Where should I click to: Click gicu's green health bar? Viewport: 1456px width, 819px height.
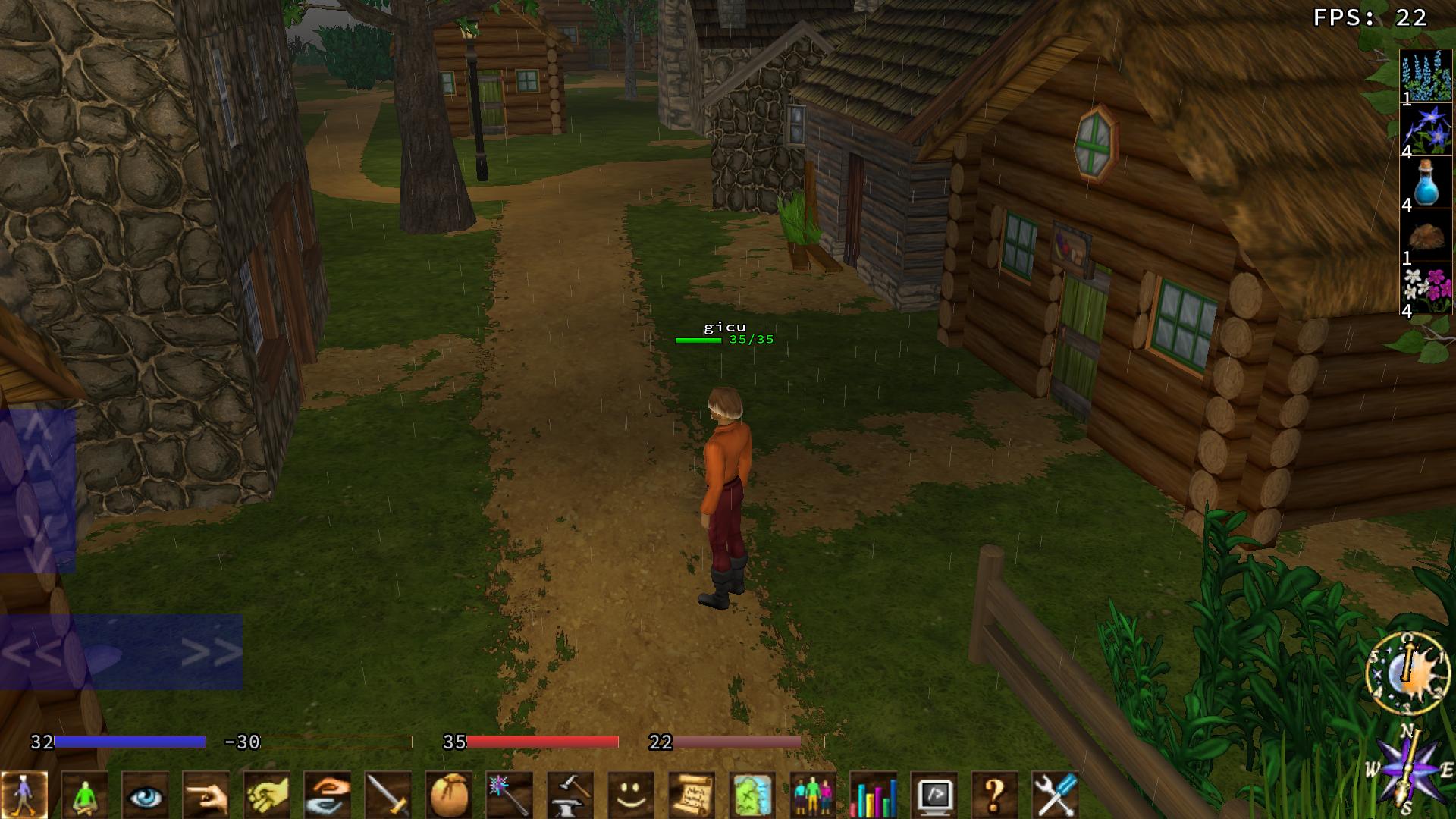tap(698, 340)
